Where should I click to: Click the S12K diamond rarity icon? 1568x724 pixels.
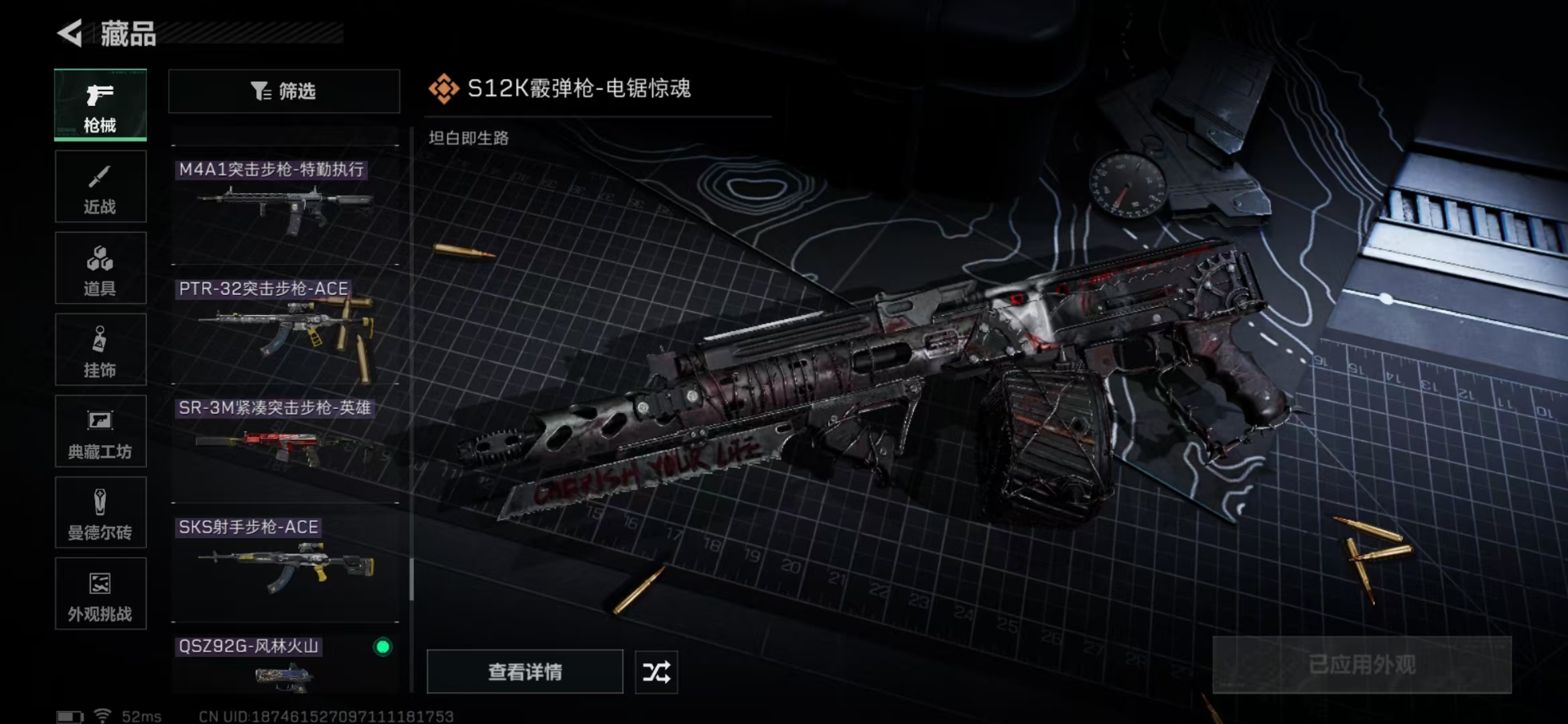point(444,86)
